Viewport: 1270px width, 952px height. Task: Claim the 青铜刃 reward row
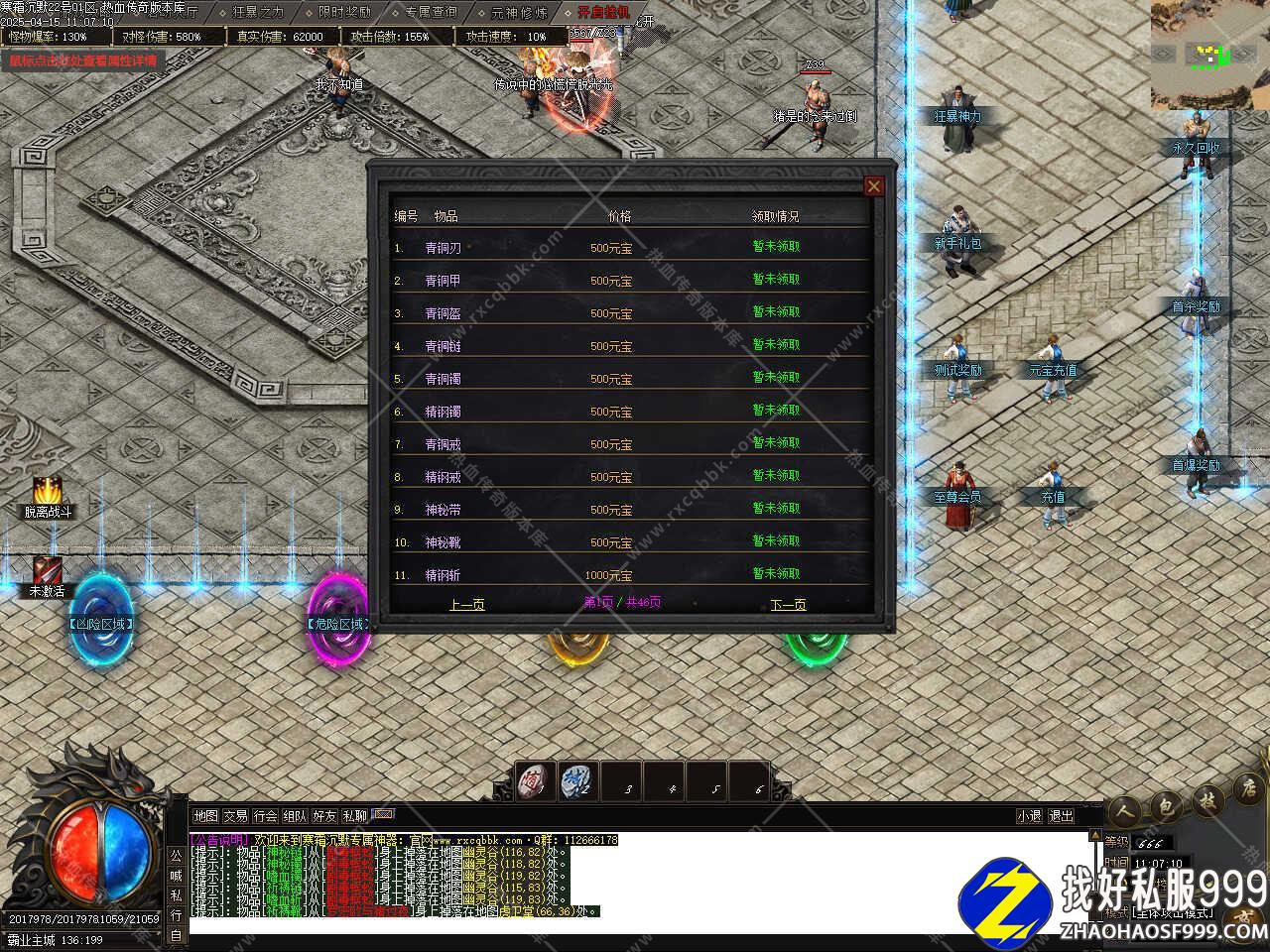(776, 247)
